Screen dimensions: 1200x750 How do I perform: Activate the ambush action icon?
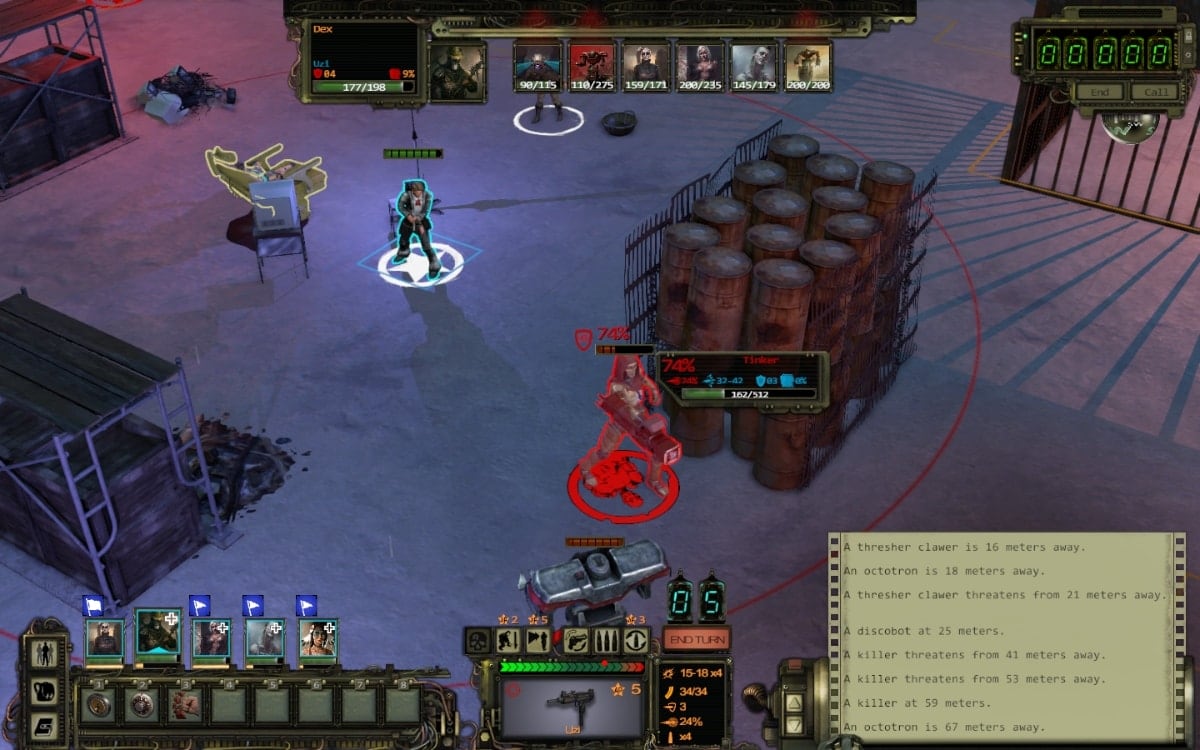pos(538,641)
